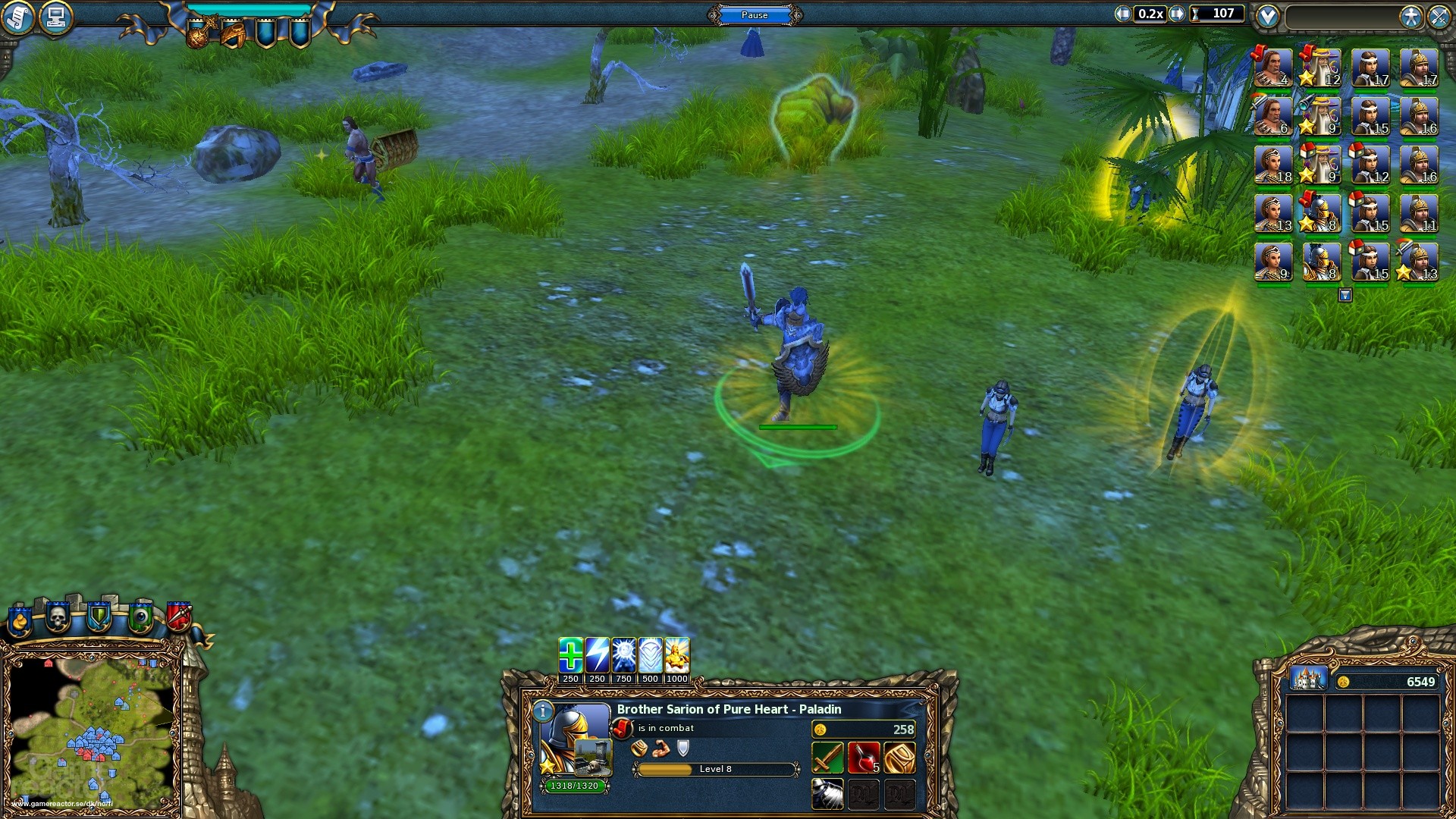
Task: Expand the hero roster arrow below the portraits
Action: click(1345, 295)
